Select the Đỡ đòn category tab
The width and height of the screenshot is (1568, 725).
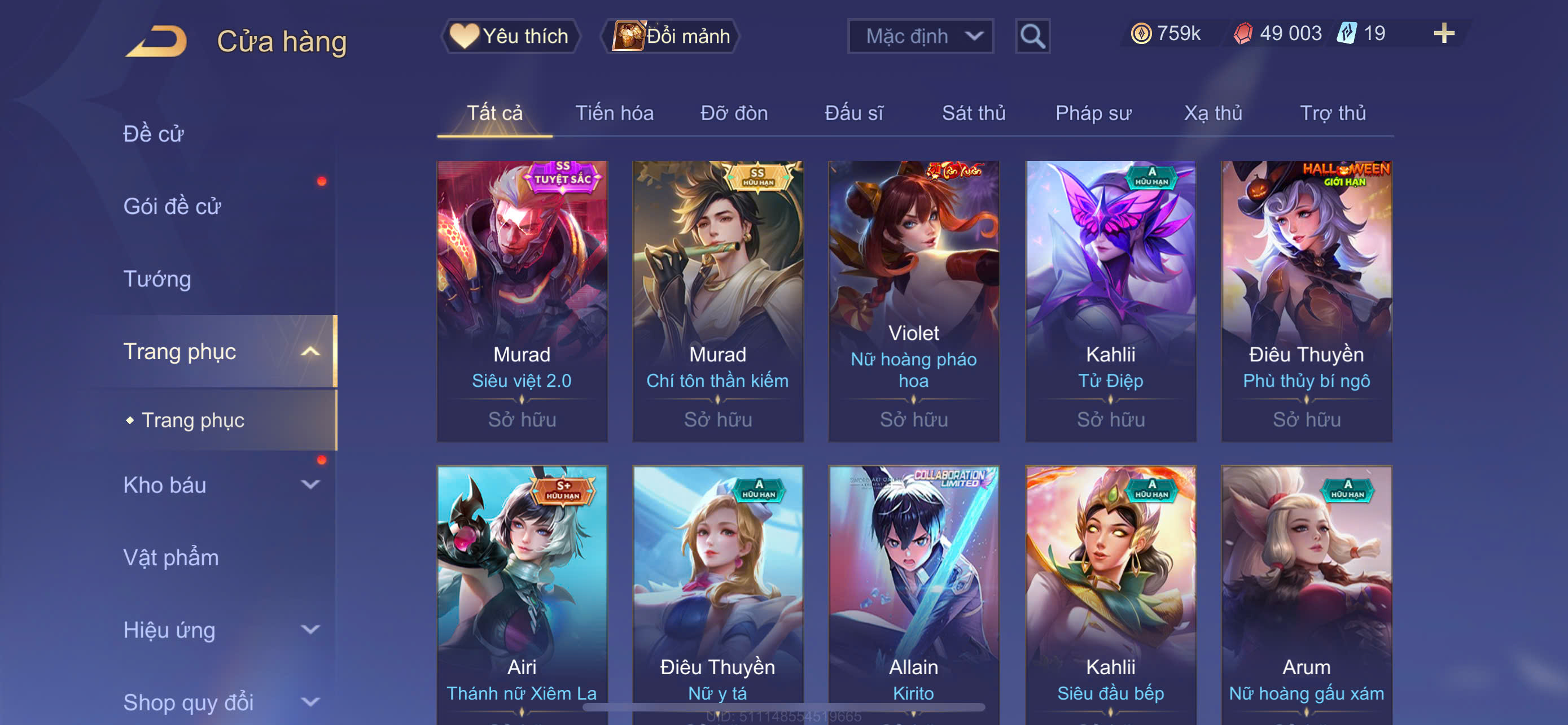point(733,113)
